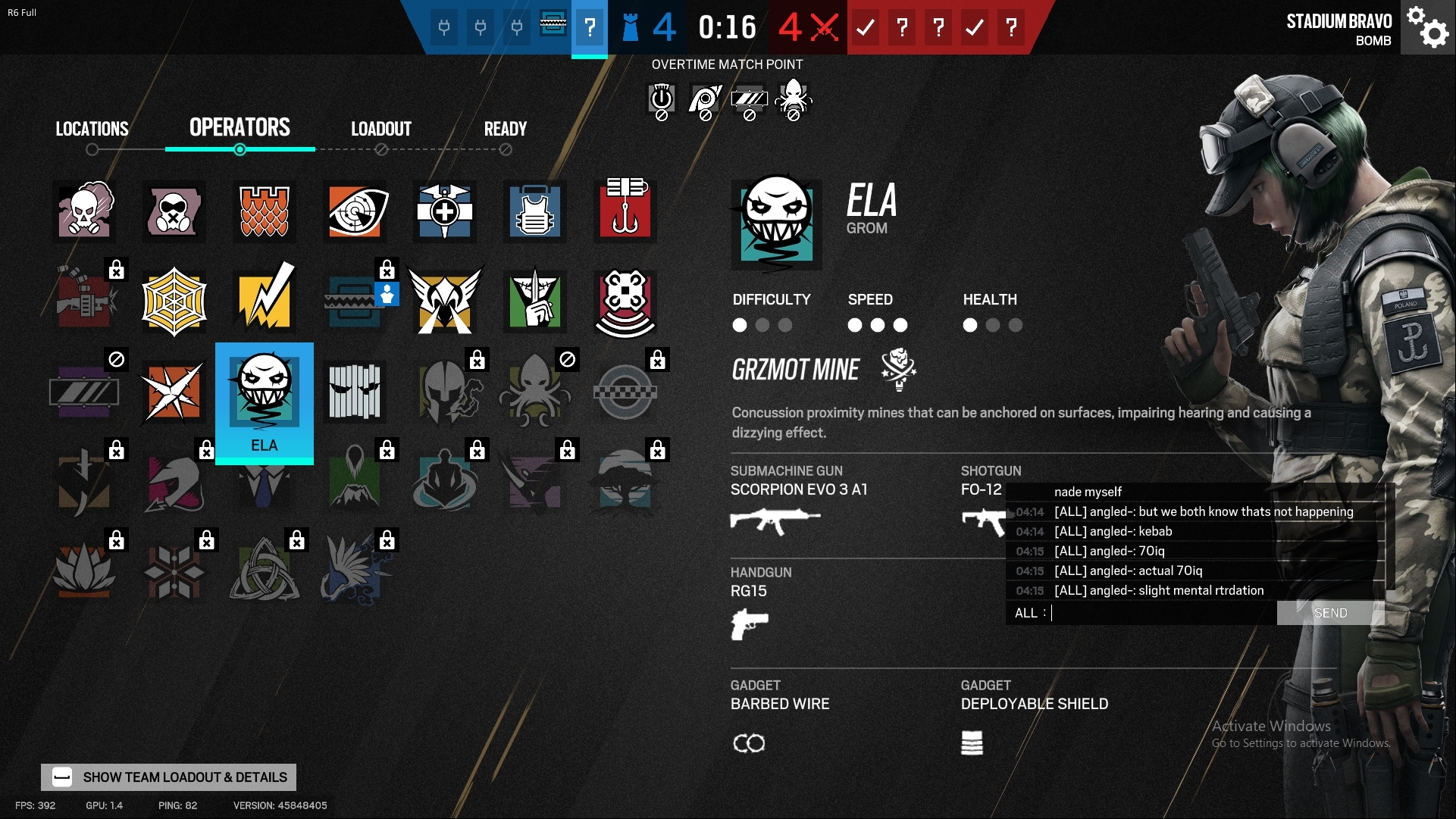The width and height of the screenshot is (1456, 819).
Task: Expand Show Team Loadout & Details
Action: [x=168, y=777]
